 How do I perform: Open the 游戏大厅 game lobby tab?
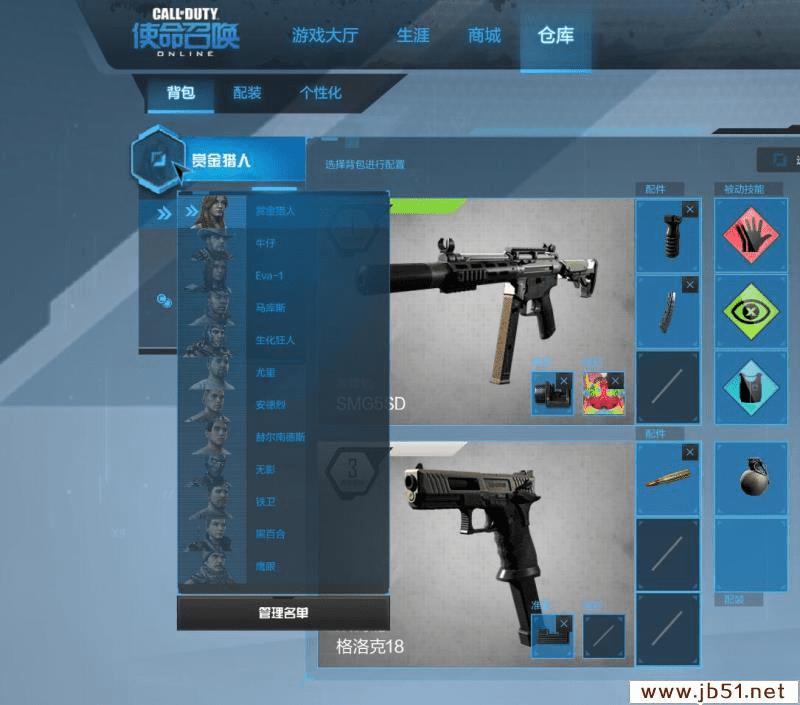[x=324, y=37]
